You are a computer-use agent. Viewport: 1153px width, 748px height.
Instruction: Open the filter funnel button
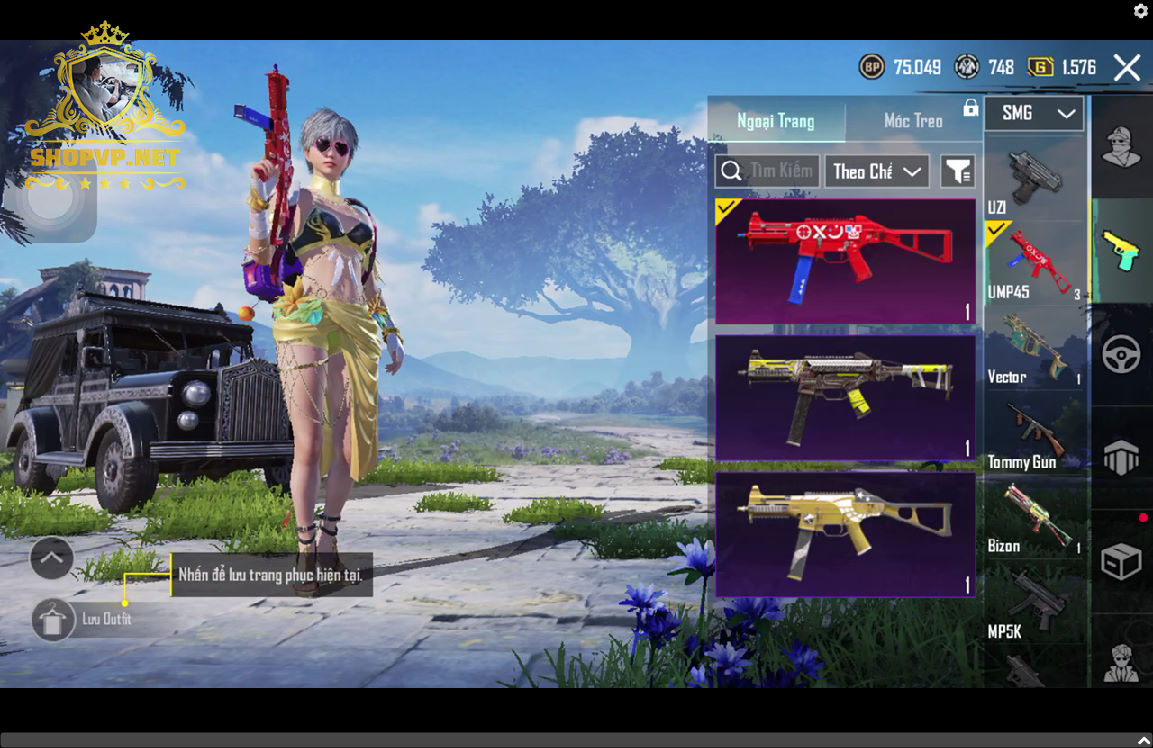[x=958, y=172]
